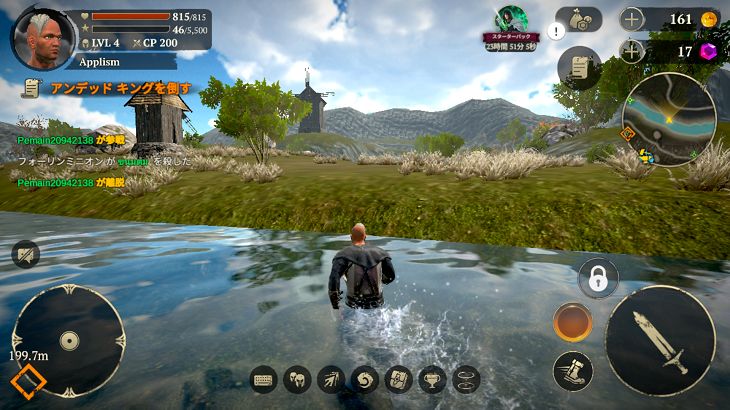The height and width of the screenshot is (410, 730).
Task: Open the keyboard chat button
Action: [264, 380]
